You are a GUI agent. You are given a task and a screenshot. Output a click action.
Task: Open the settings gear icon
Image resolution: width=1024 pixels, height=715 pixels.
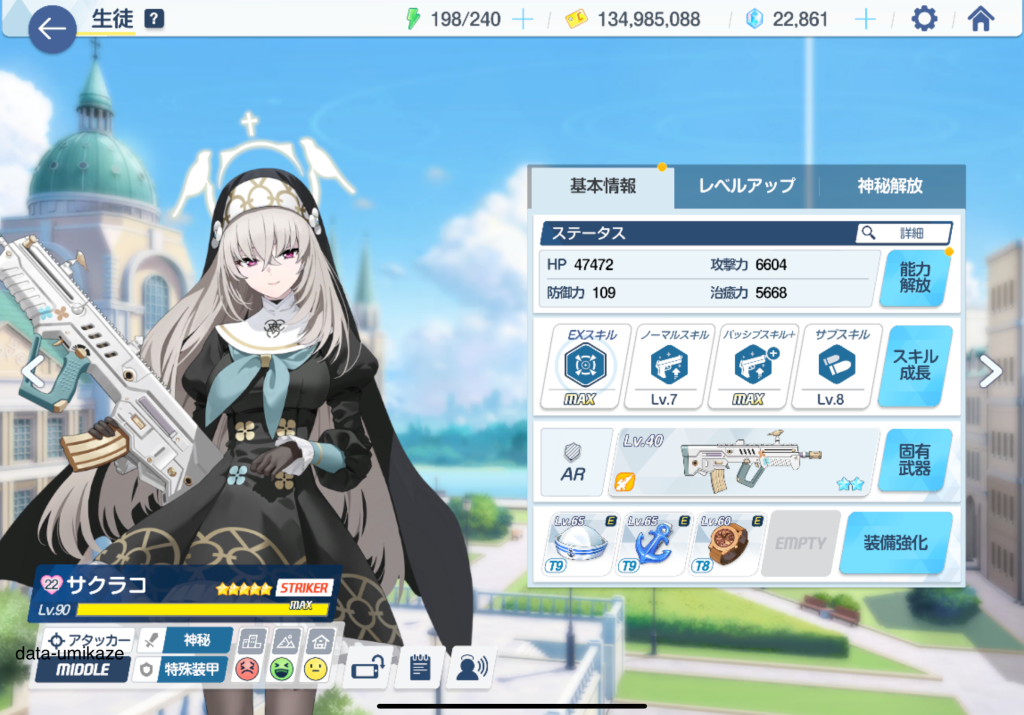tap(924, 19)
